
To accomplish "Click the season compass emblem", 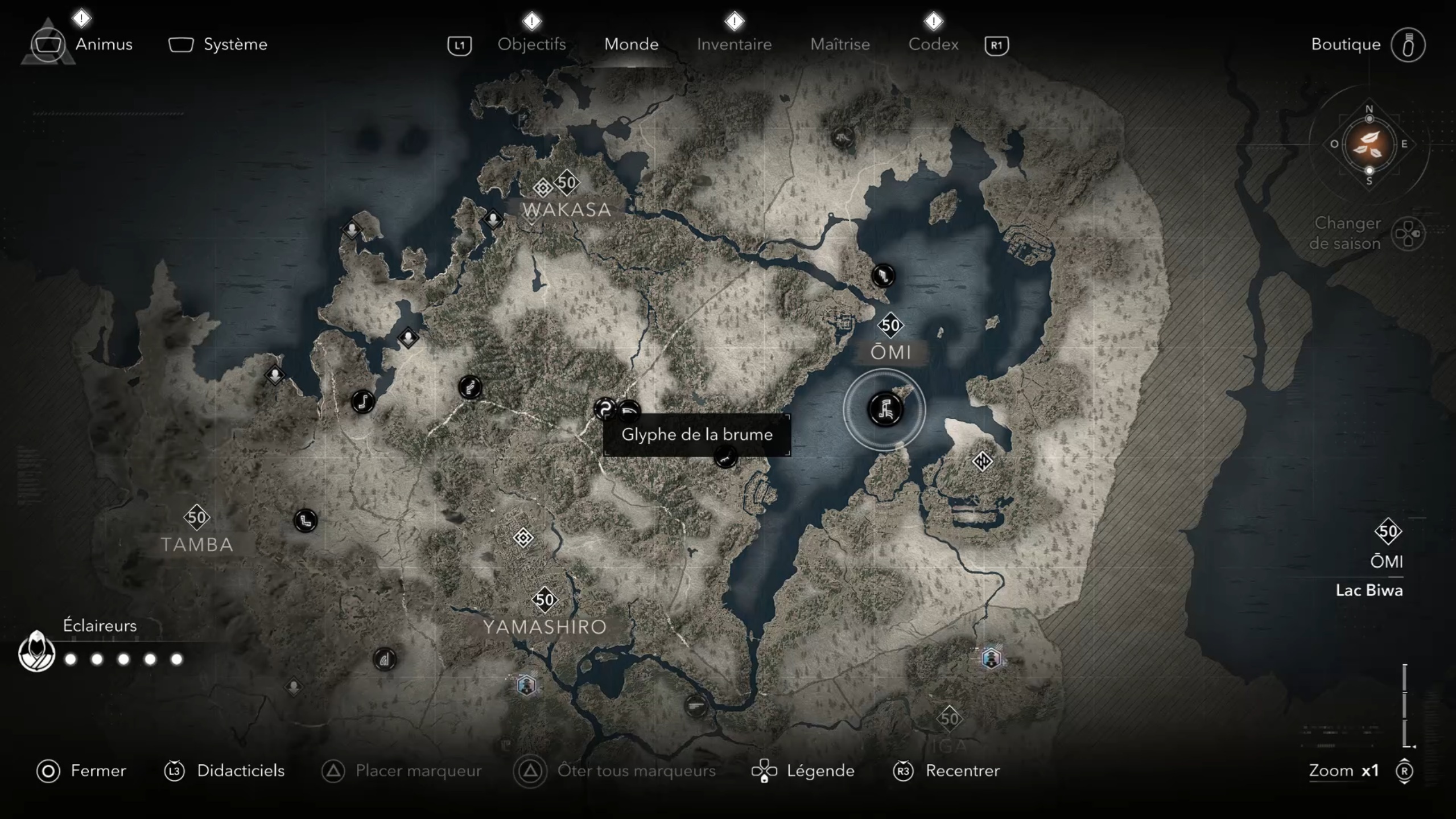I will [x=1368, y=145].
